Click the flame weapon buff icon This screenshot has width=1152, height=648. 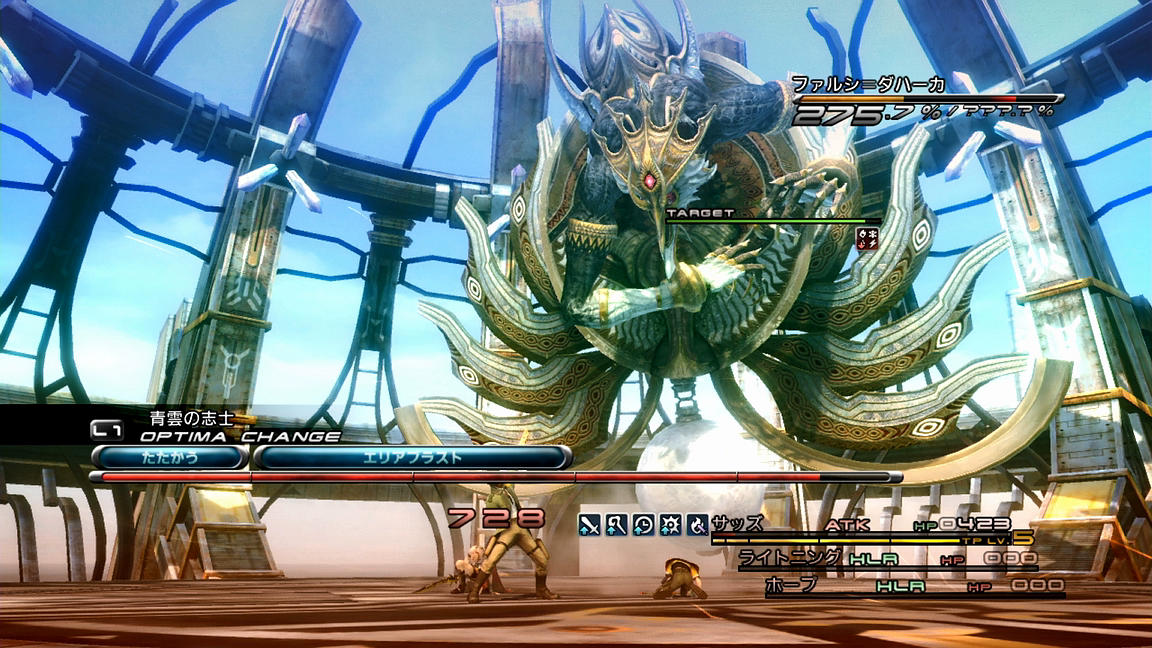(x=697, y=523)
